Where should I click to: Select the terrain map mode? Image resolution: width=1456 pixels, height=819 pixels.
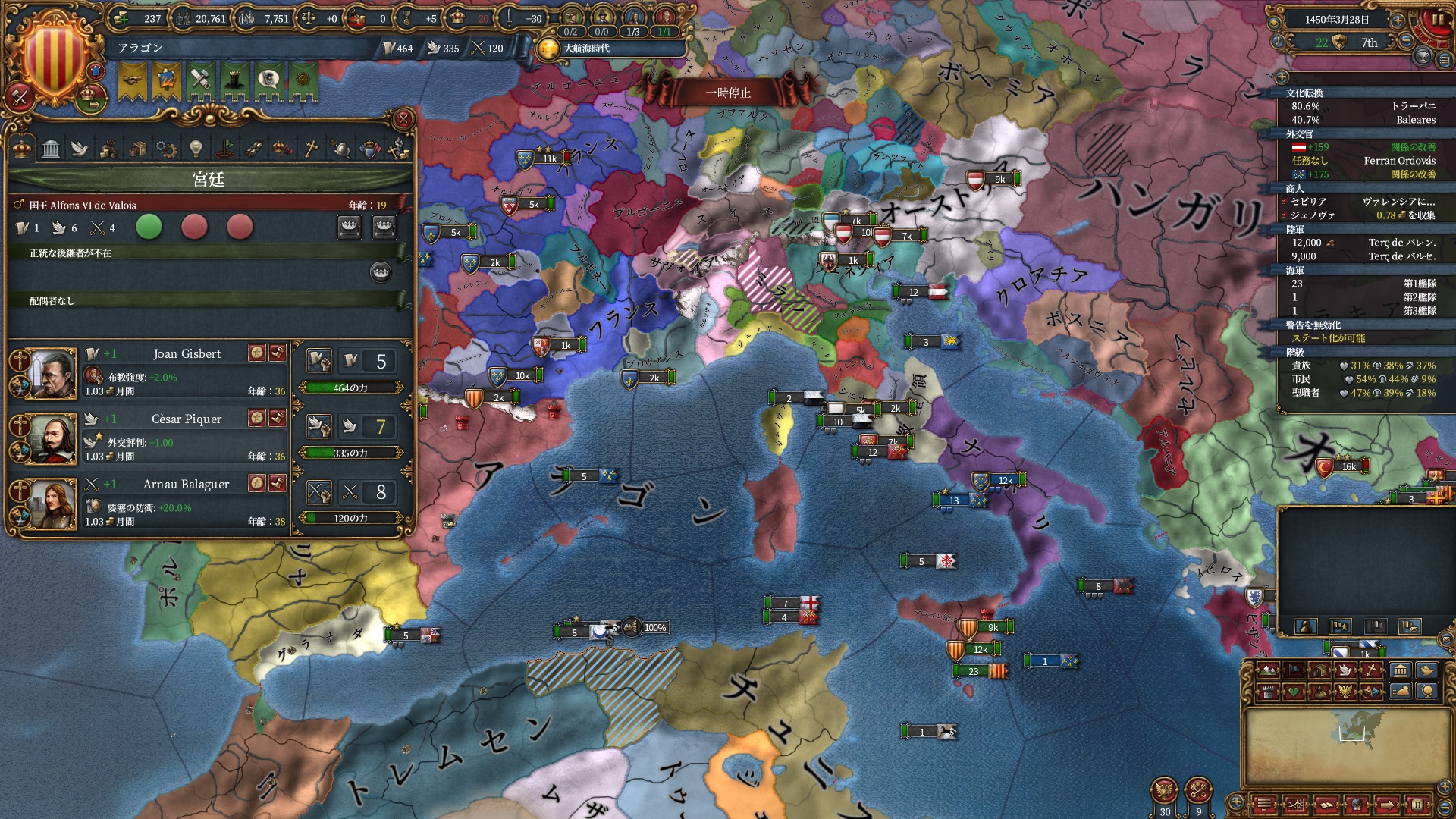coord(1267,670)
